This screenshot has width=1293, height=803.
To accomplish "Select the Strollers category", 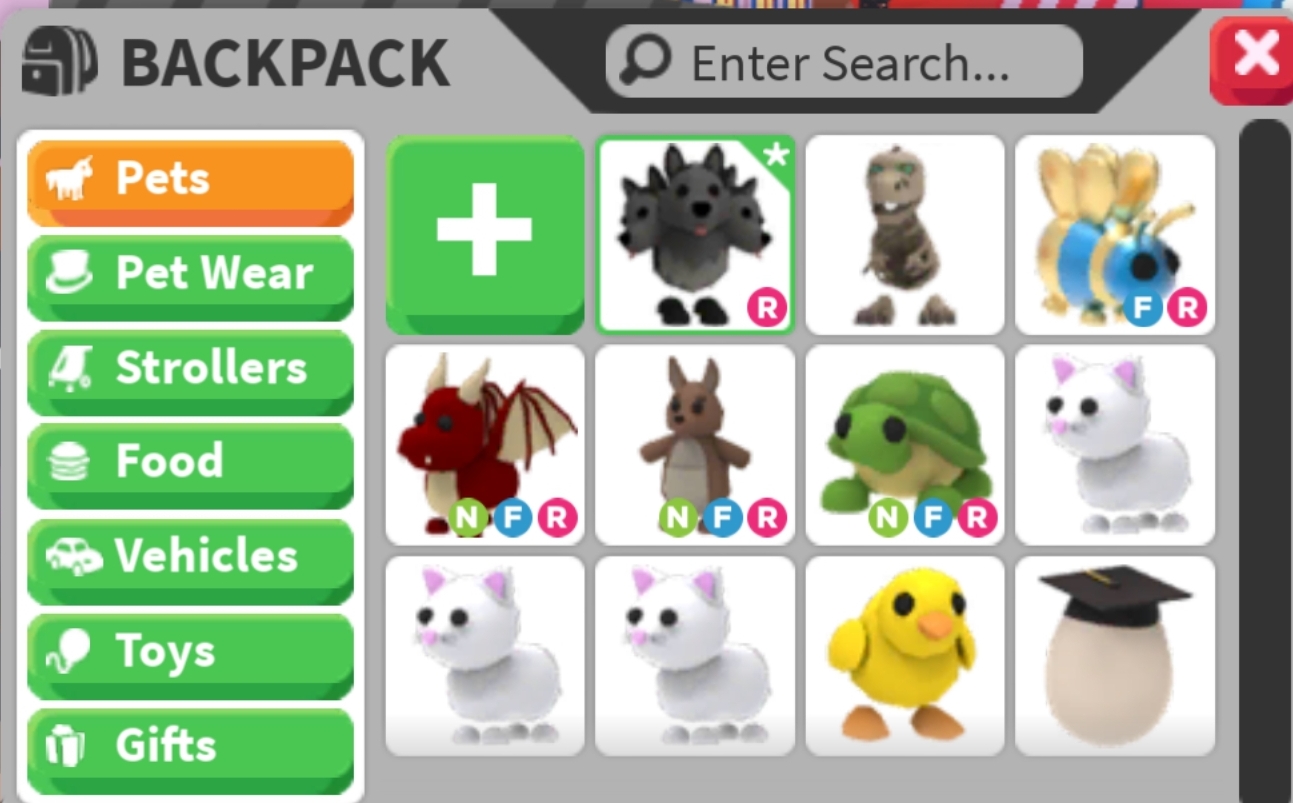I will point(190,367).
